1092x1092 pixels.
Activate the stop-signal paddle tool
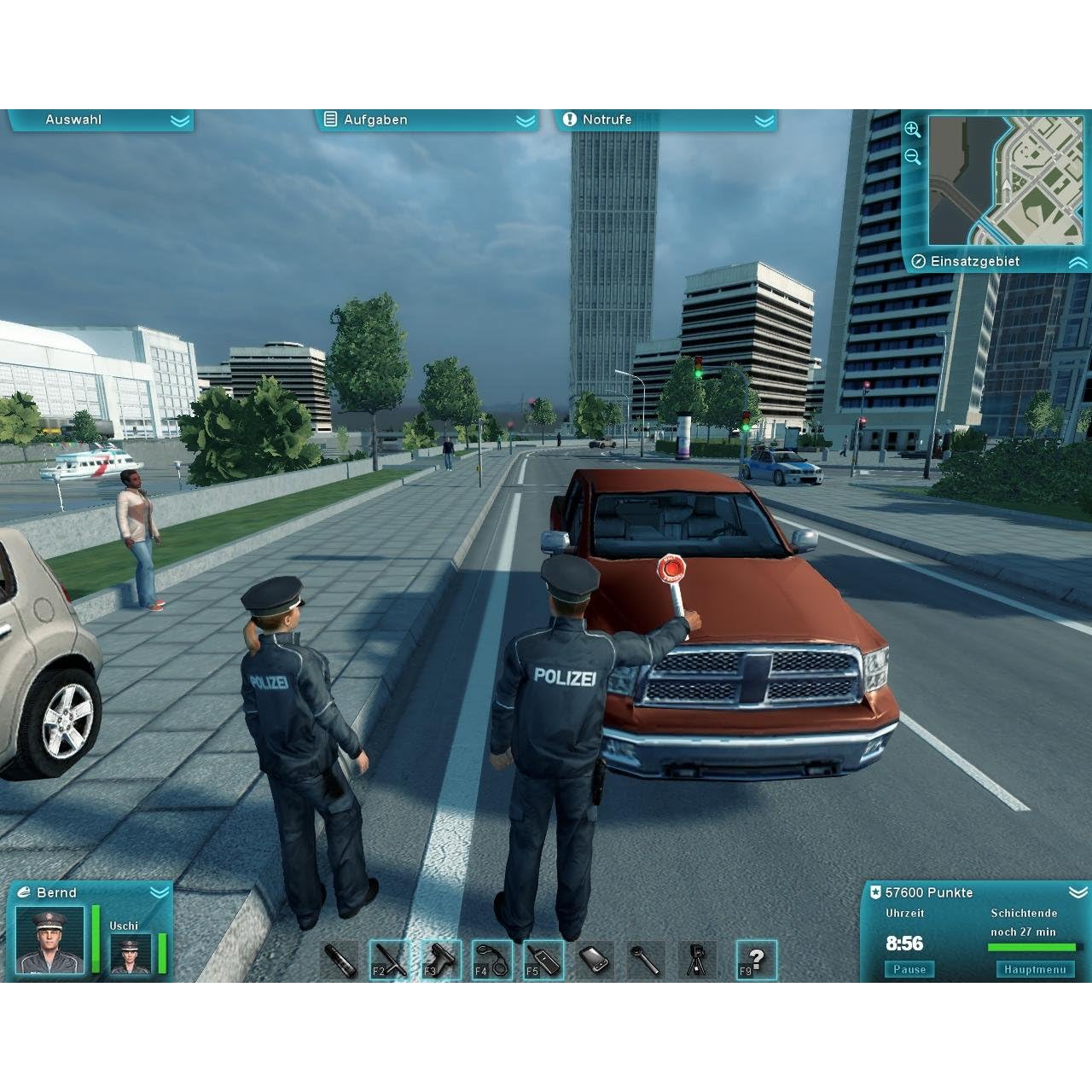click(x=645, y=961)
